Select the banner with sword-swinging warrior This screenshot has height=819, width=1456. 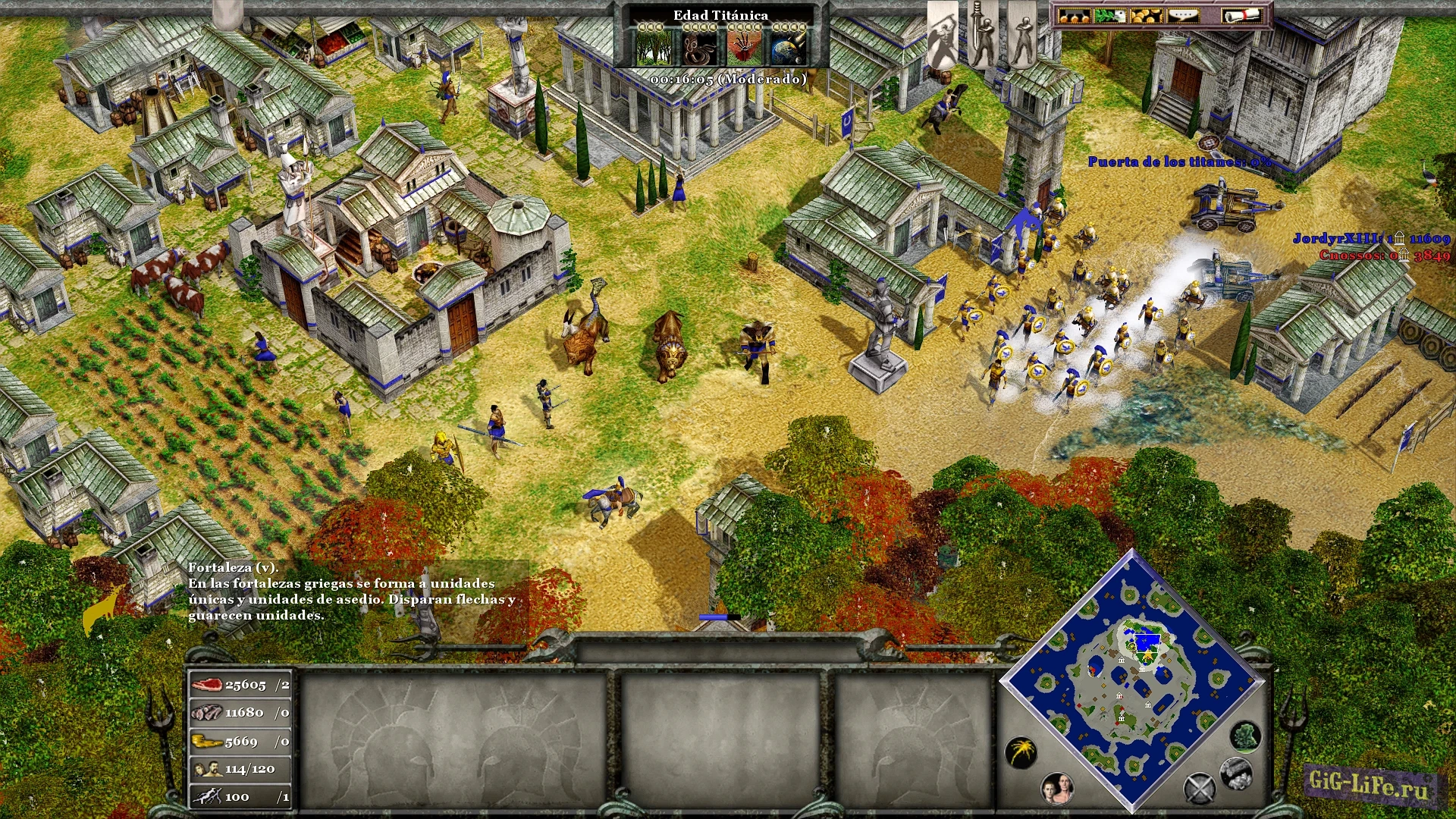(943, 34)
